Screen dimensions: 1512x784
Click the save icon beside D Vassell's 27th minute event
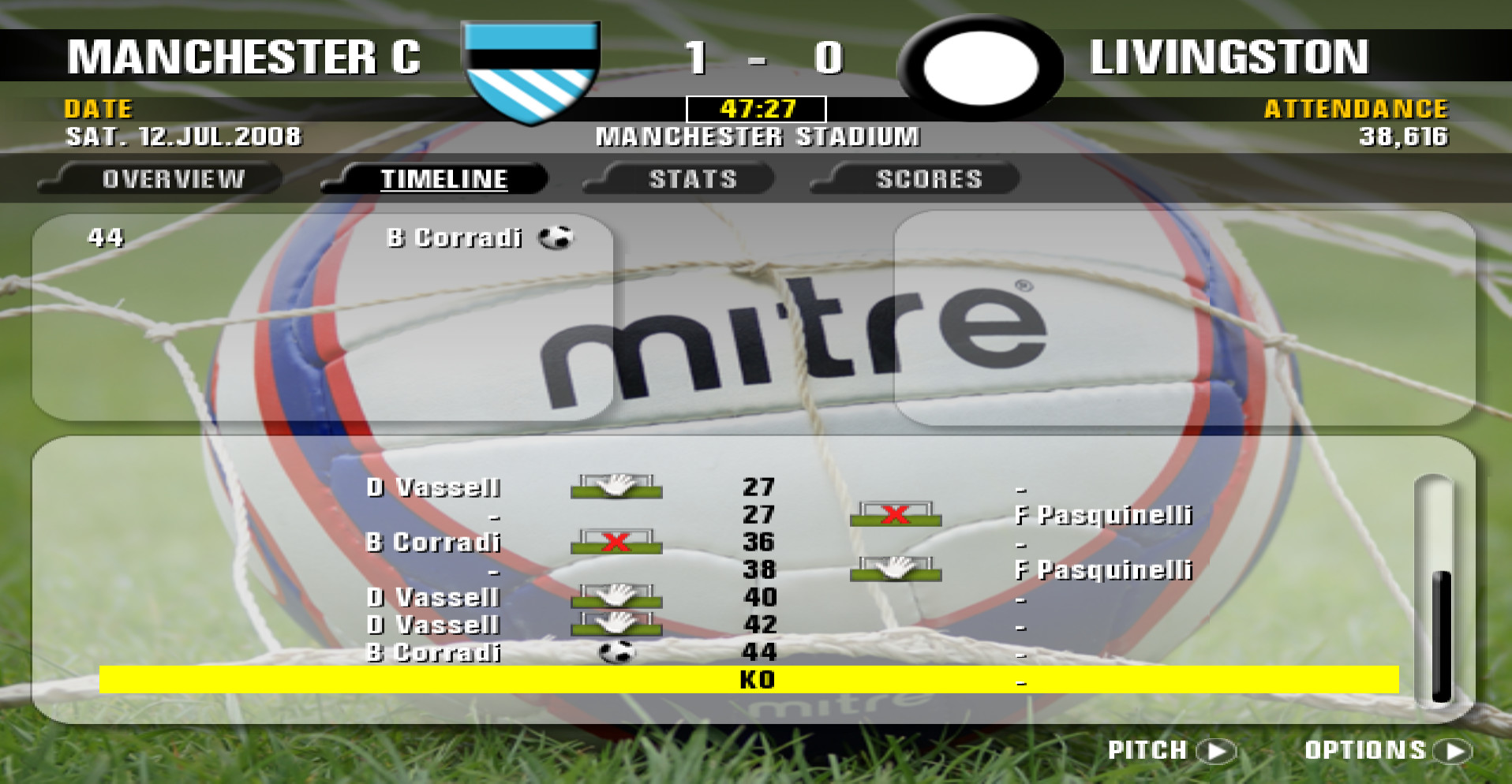(616, 488)
